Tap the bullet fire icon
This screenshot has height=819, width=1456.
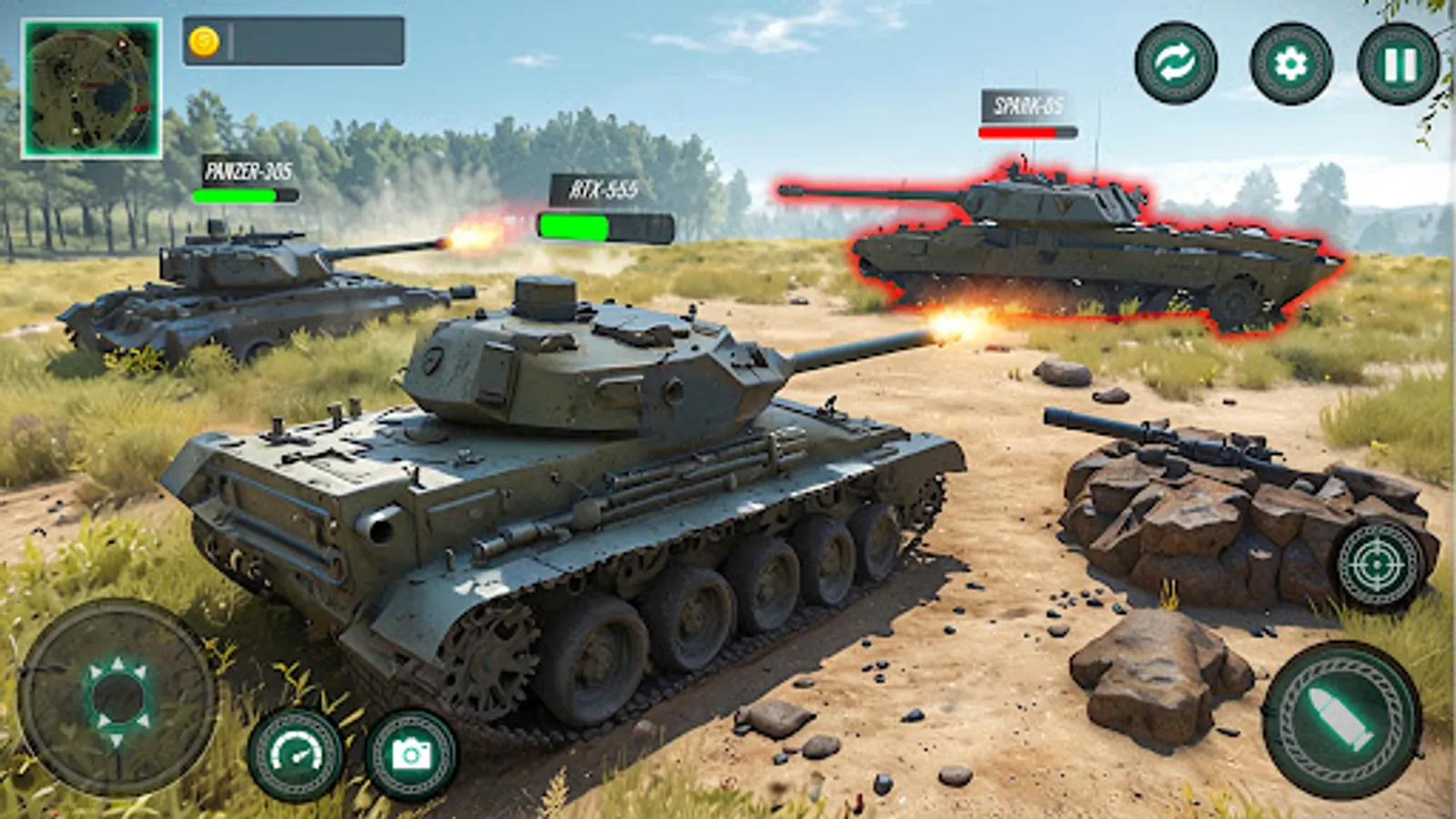1335,719
